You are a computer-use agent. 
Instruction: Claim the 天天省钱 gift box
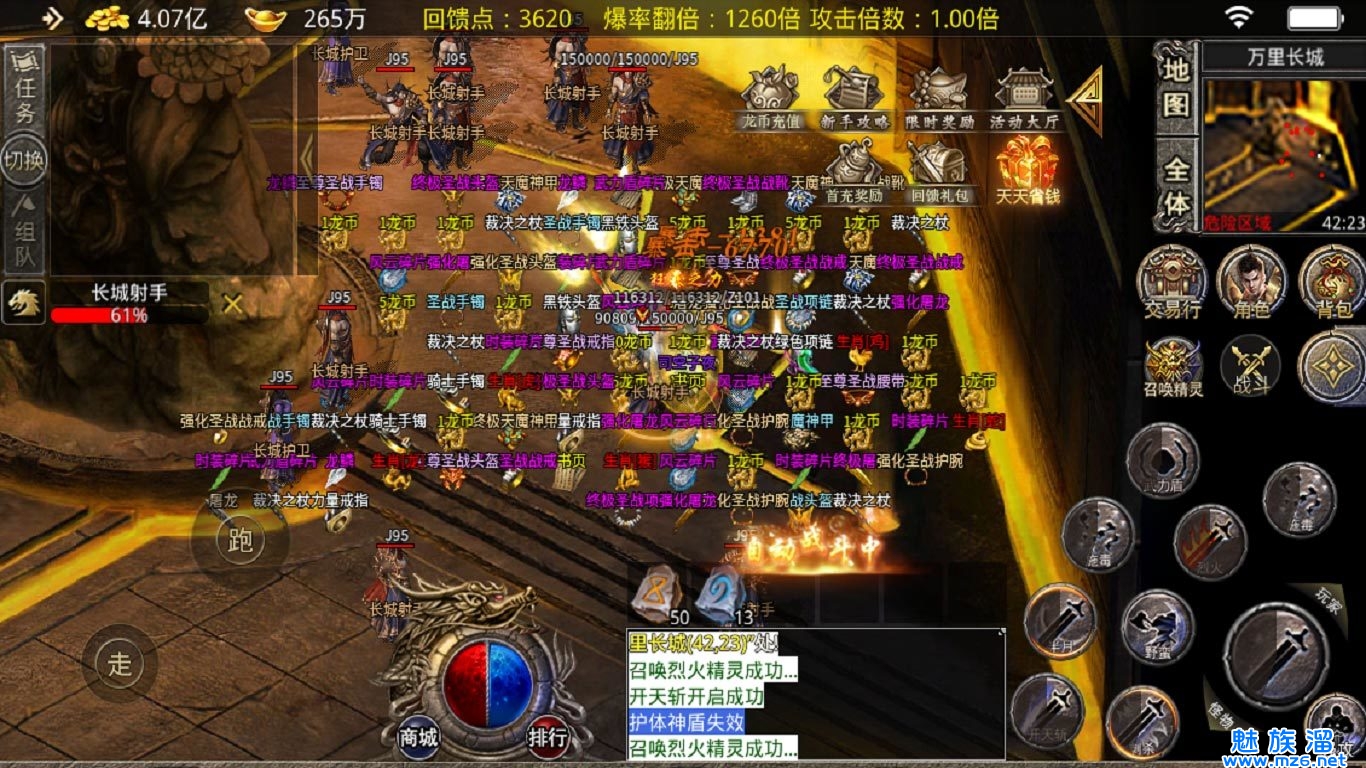click(x=1027, y=170)
